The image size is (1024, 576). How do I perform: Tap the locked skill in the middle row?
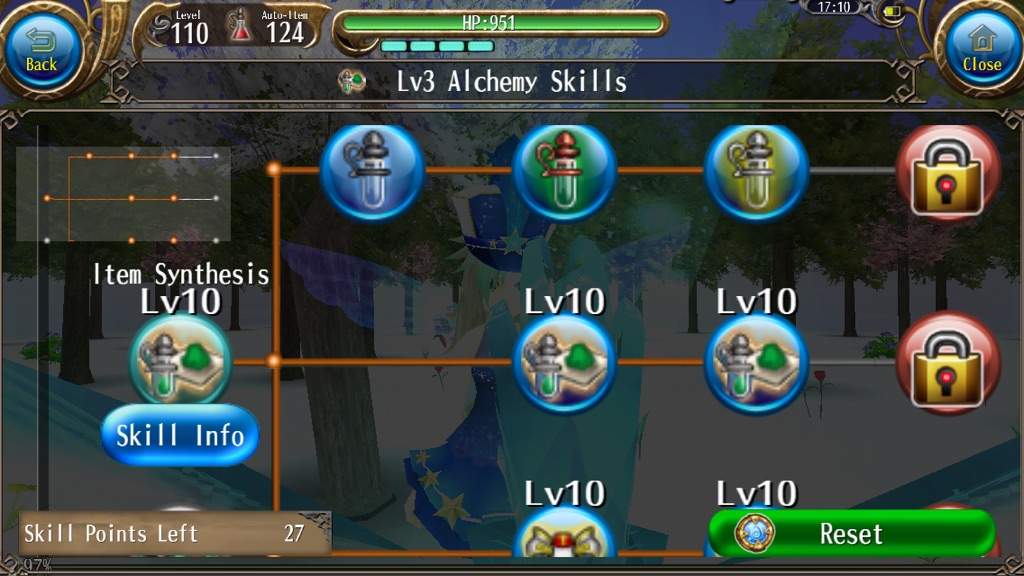click(948, 362)
